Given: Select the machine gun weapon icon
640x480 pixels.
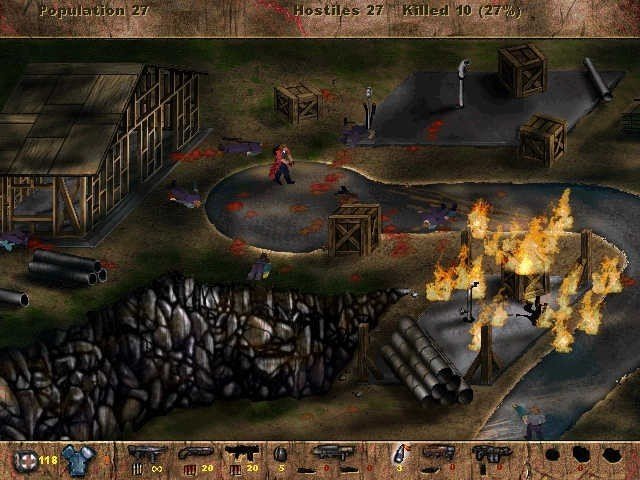Looking at the screenshot, I should [147, 453].
